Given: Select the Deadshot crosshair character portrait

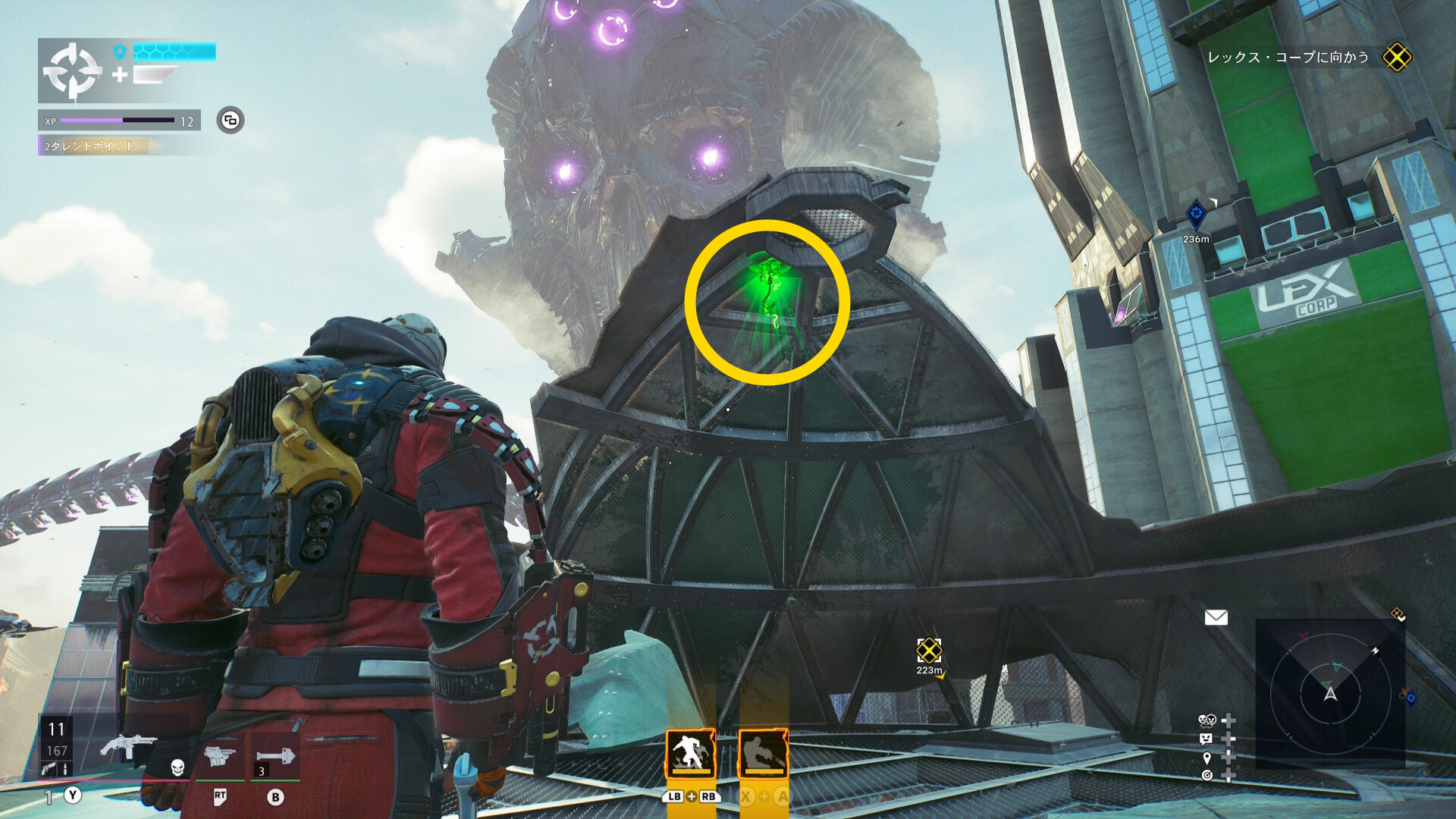Looking at the screenshot, I should click(x=71, y=71).
